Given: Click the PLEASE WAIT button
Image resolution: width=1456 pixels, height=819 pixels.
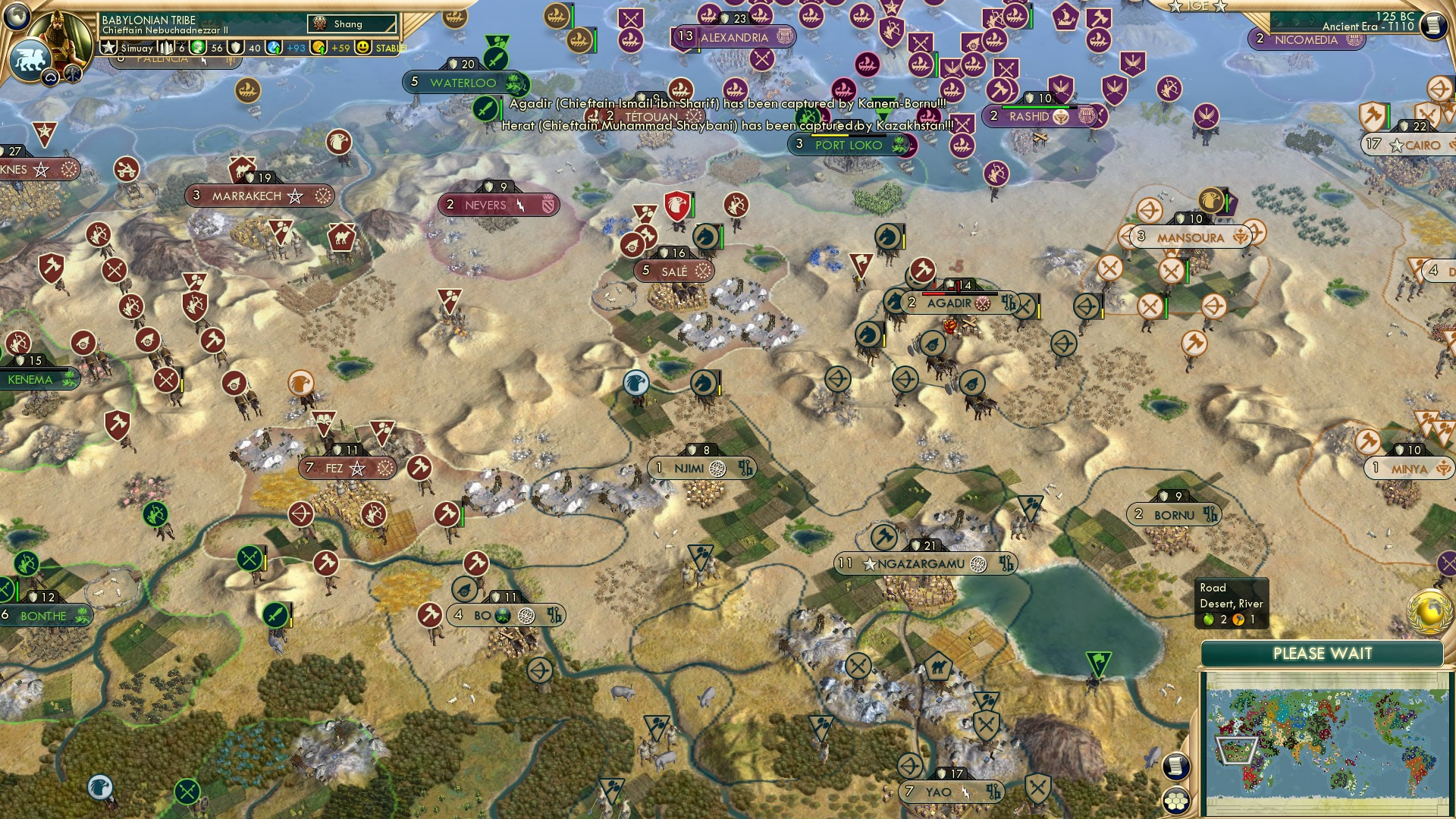Looking at the screenshot, I should point(1324,653).
